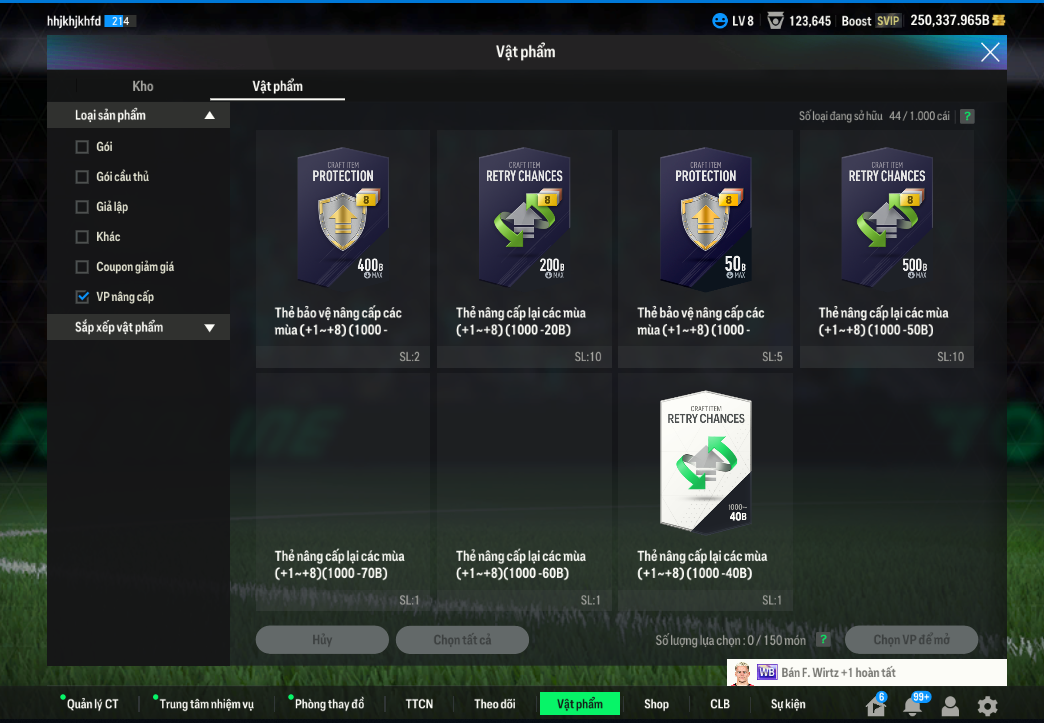Choose the 200B Retry Chances card
1044x723 pixels.
(x=524, y=215)
